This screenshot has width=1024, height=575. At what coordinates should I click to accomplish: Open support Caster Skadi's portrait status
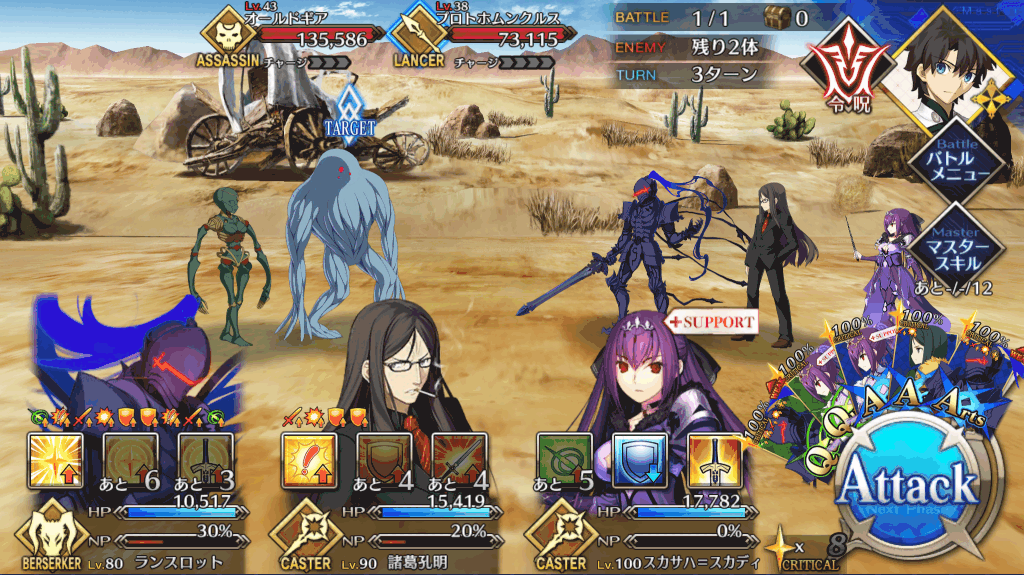click(x=650, y=380)
